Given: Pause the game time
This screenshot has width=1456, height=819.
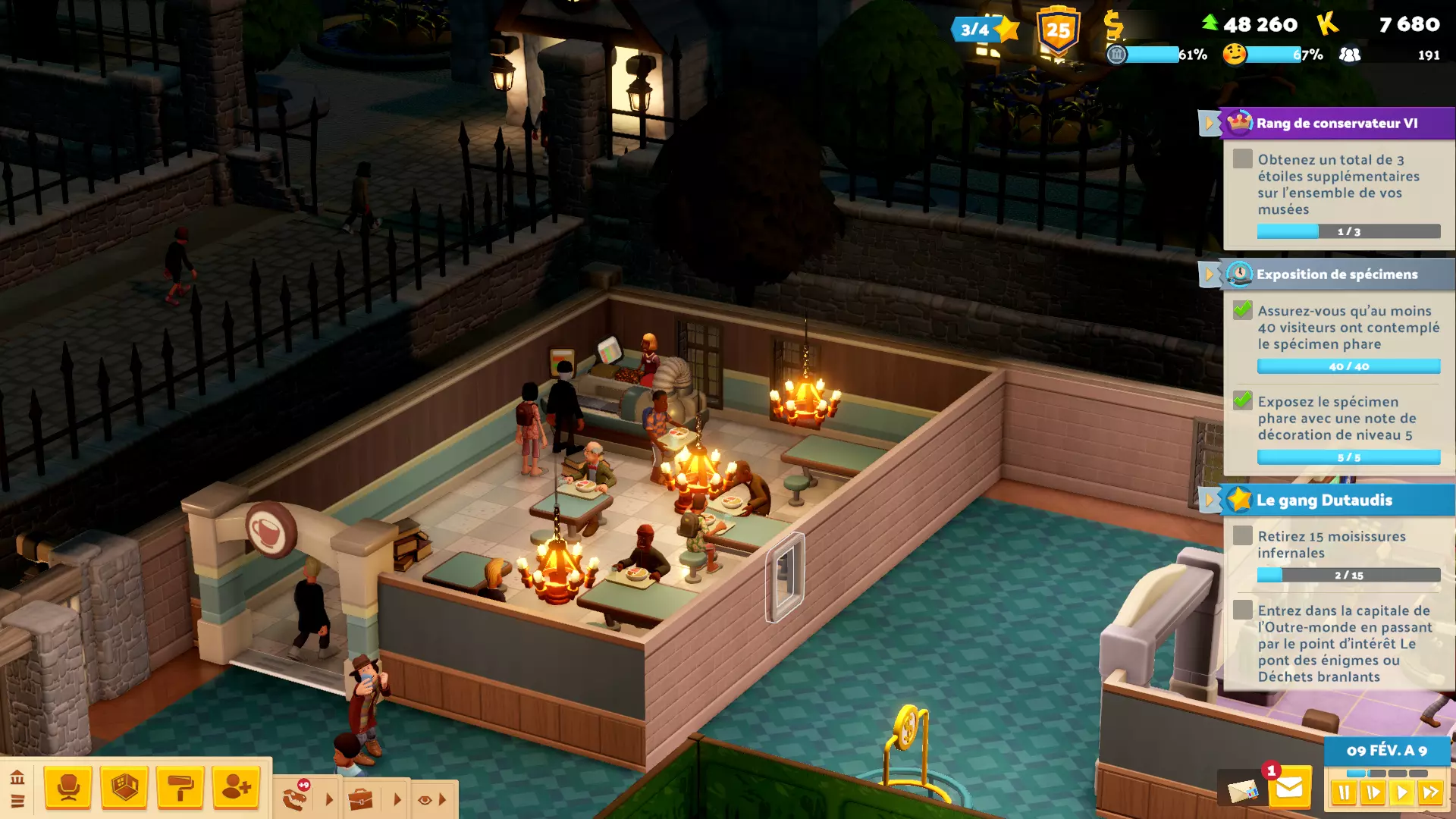Looking at the screenshot, I should [1344, 793].
